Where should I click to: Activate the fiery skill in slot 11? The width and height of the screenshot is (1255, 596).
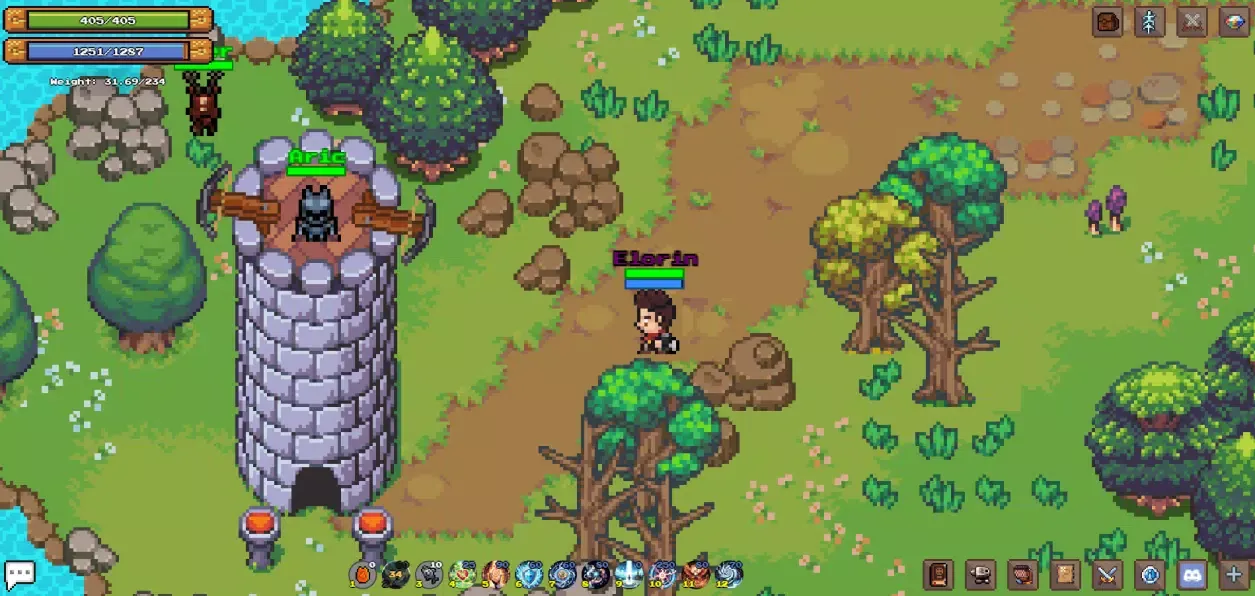(695, 574)
